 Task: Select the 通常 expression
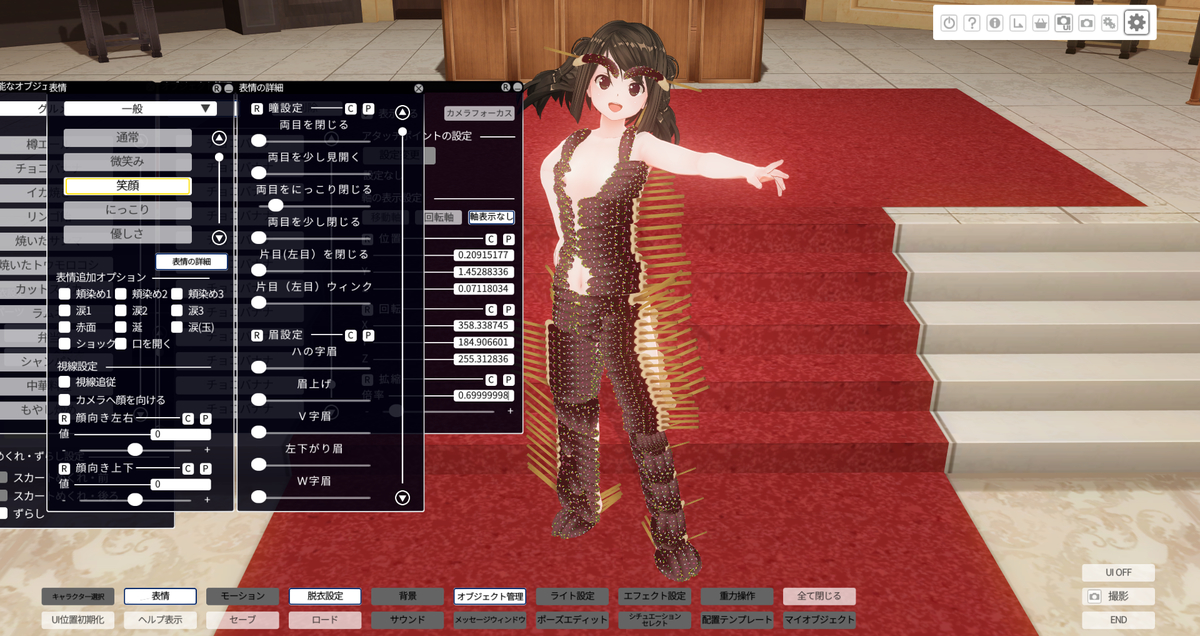pos(127,138)
